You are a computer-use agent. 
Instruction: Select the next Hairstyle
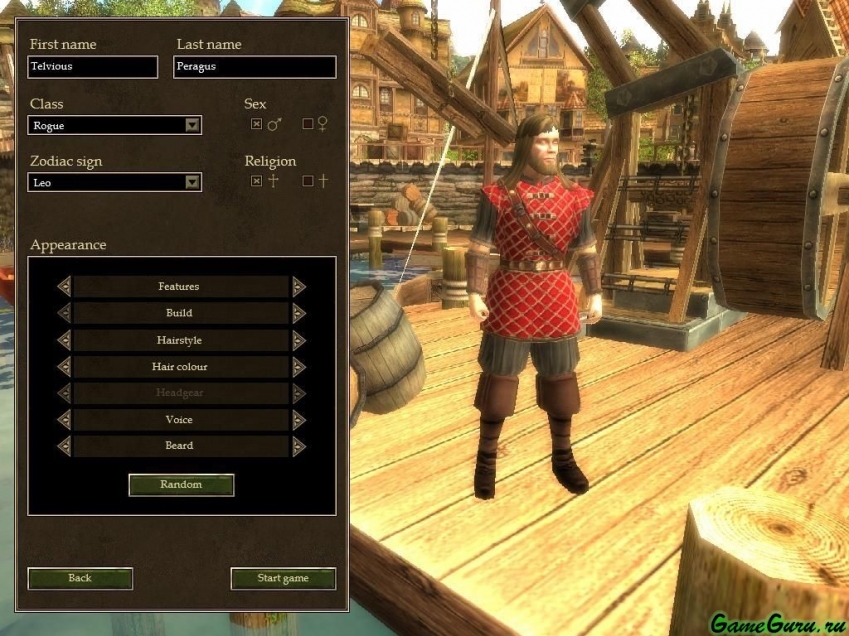pyautogui.click(x=298, y=340)
